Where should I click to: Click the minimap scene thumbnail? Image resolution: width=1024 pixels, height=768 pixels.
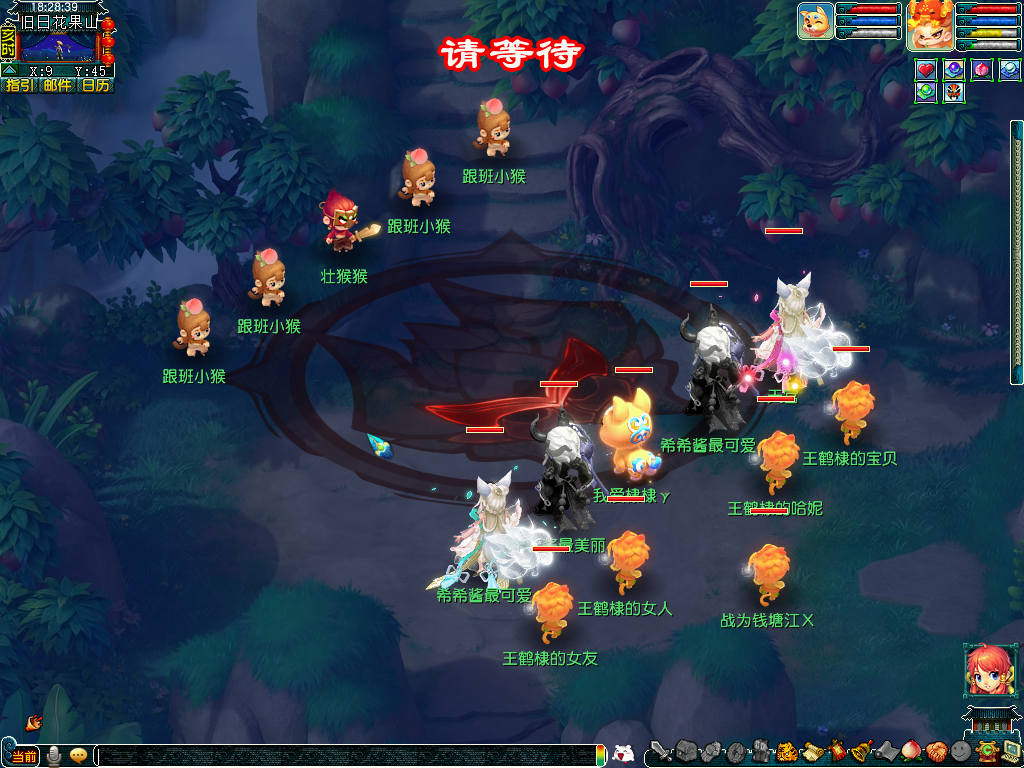click(x=58, y=46)
